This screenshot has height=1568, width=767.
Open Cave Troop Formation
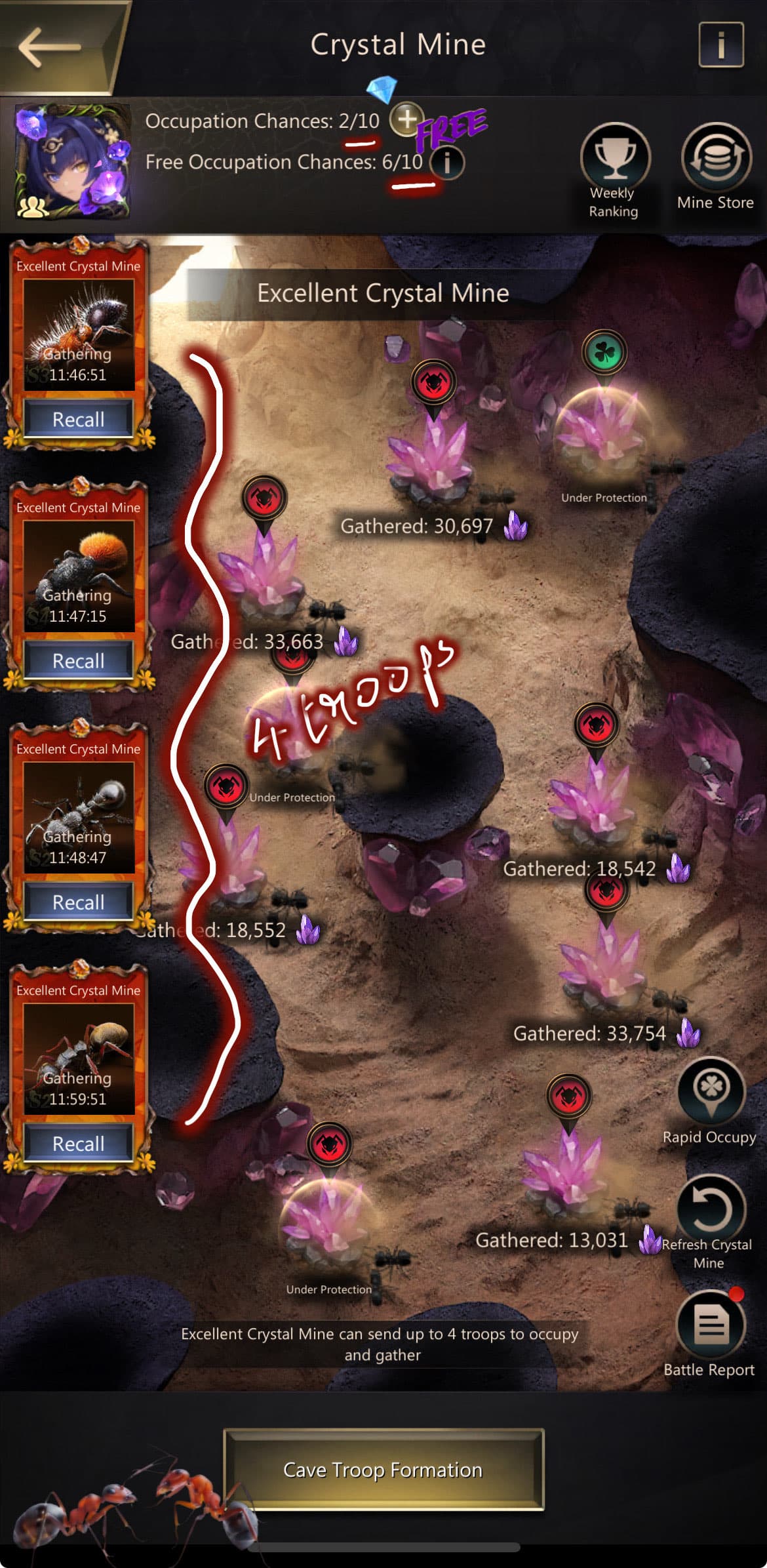point(383,1470)
